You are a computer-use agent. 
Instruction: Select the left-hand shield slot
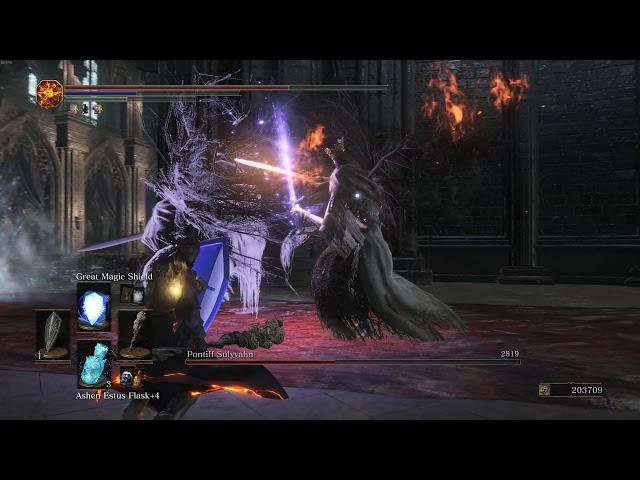click(53, 335)
